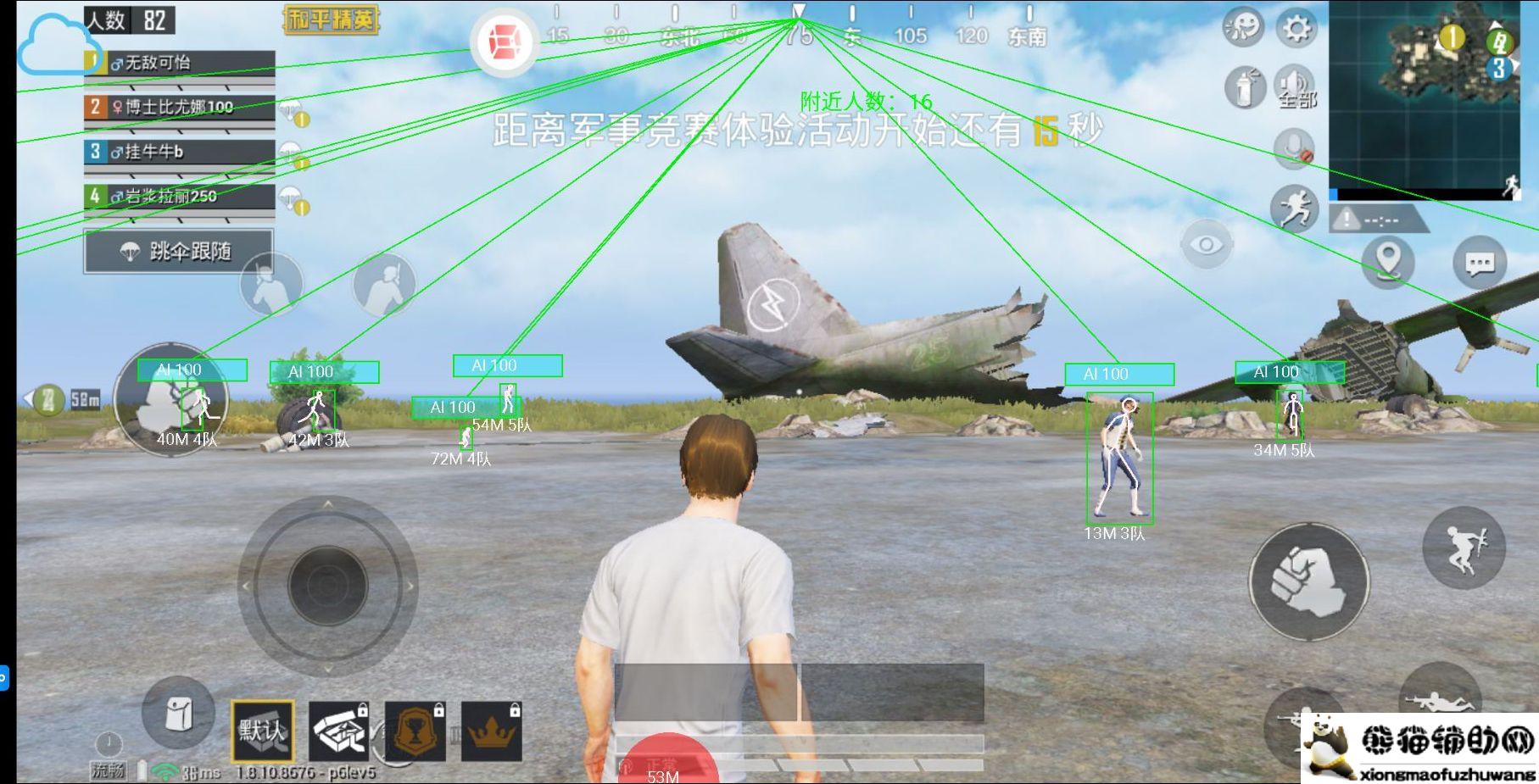Activate the auto-run sprint icon
This screenshot has height=784, width=1539.
point(1295,209)
